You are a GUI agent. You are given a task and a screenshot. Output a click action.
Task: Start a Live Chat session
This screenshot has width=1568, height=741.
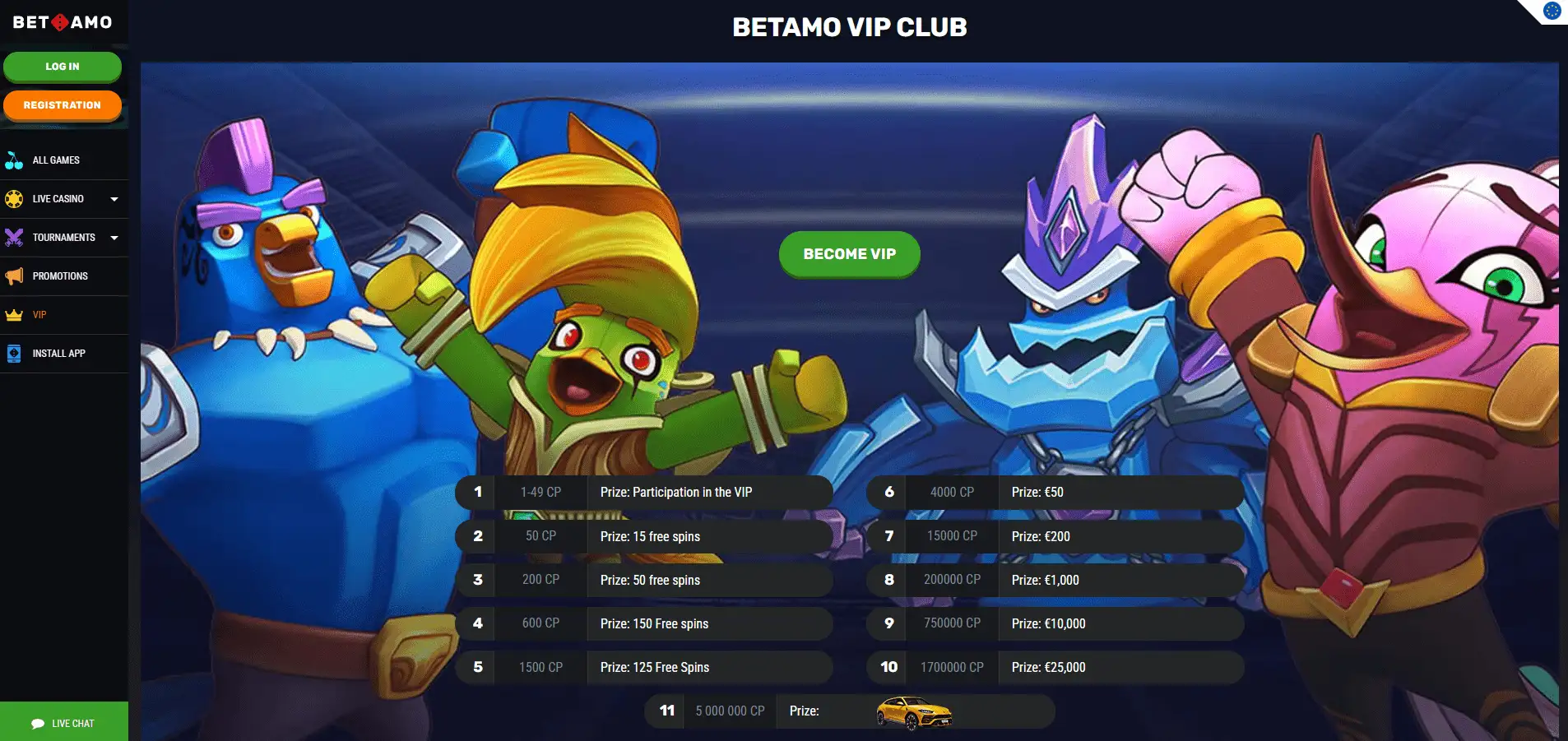63,723
